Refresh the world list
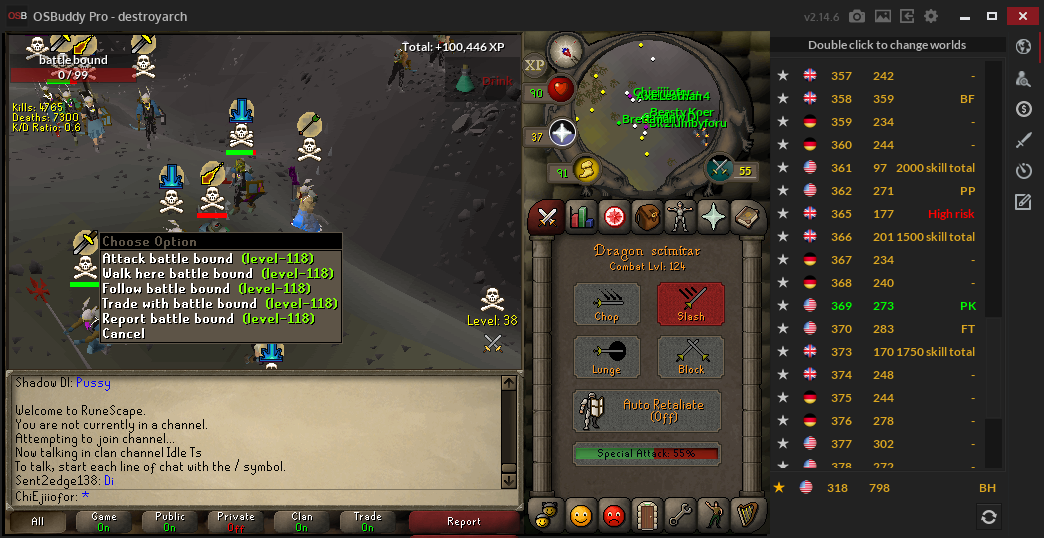The height and width of the screenshot is (538, 1044). click(x=988, y=516)
